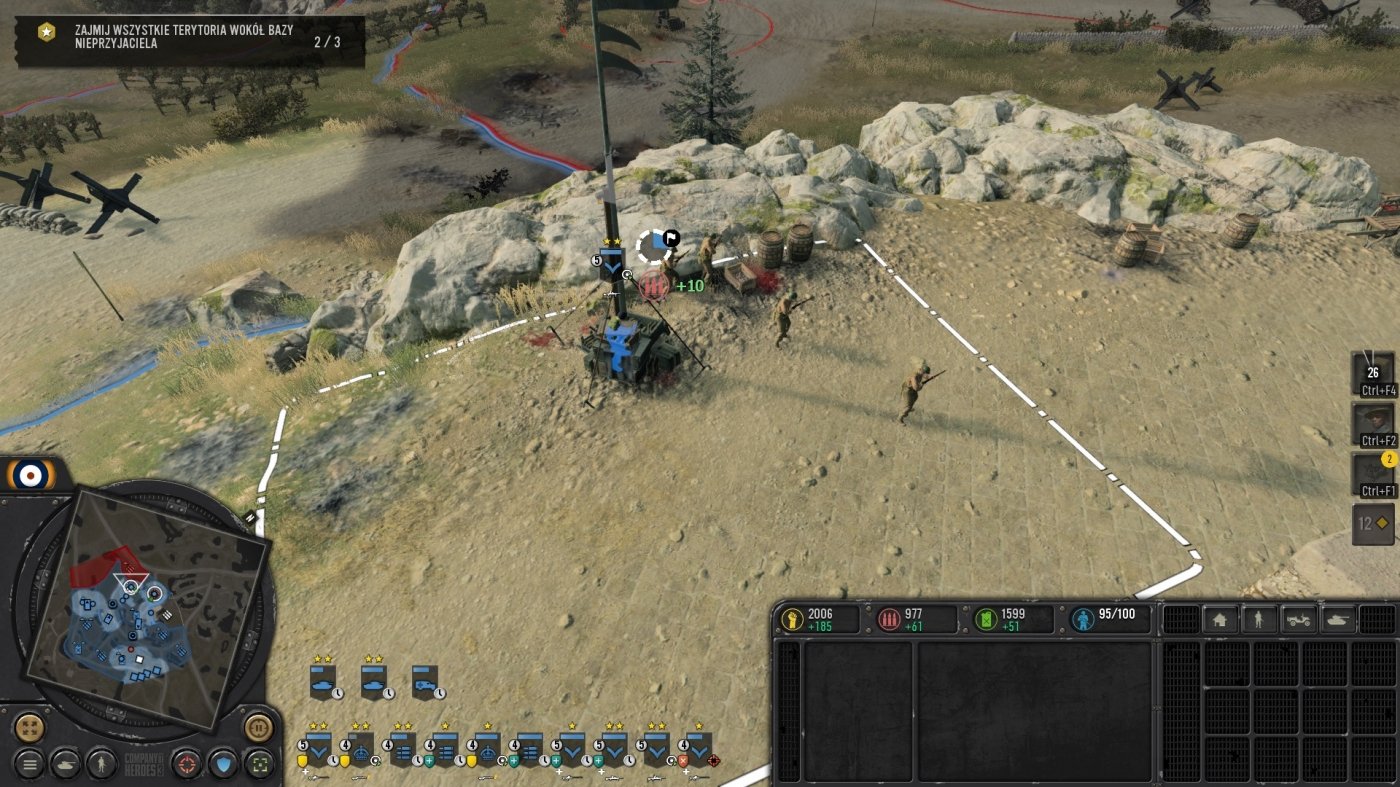Select the soldier icon button under the minimap
The width and height of the screenshot is (1400, 787).
101,765
